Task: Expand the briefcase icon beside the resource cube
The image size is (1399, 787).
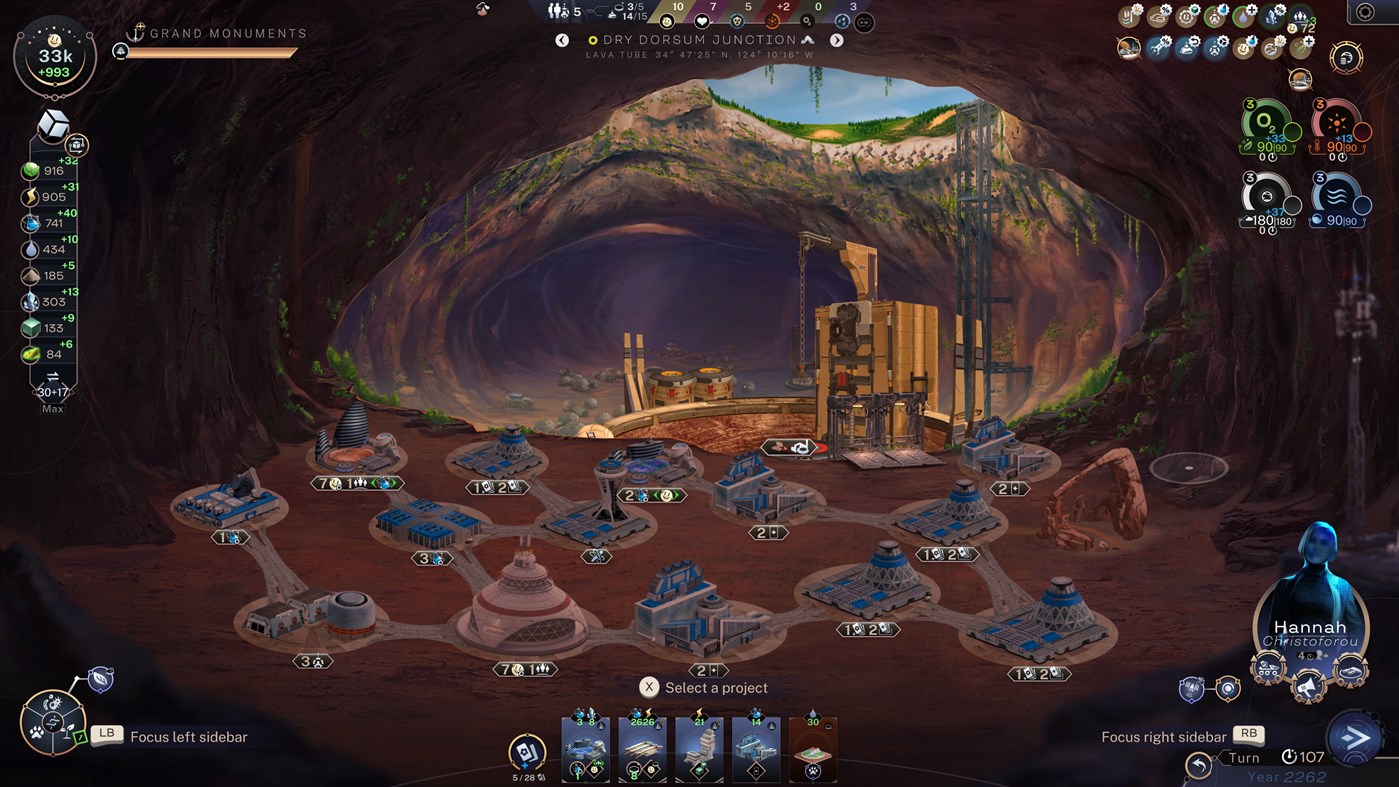Action: (x=77, y=145)
